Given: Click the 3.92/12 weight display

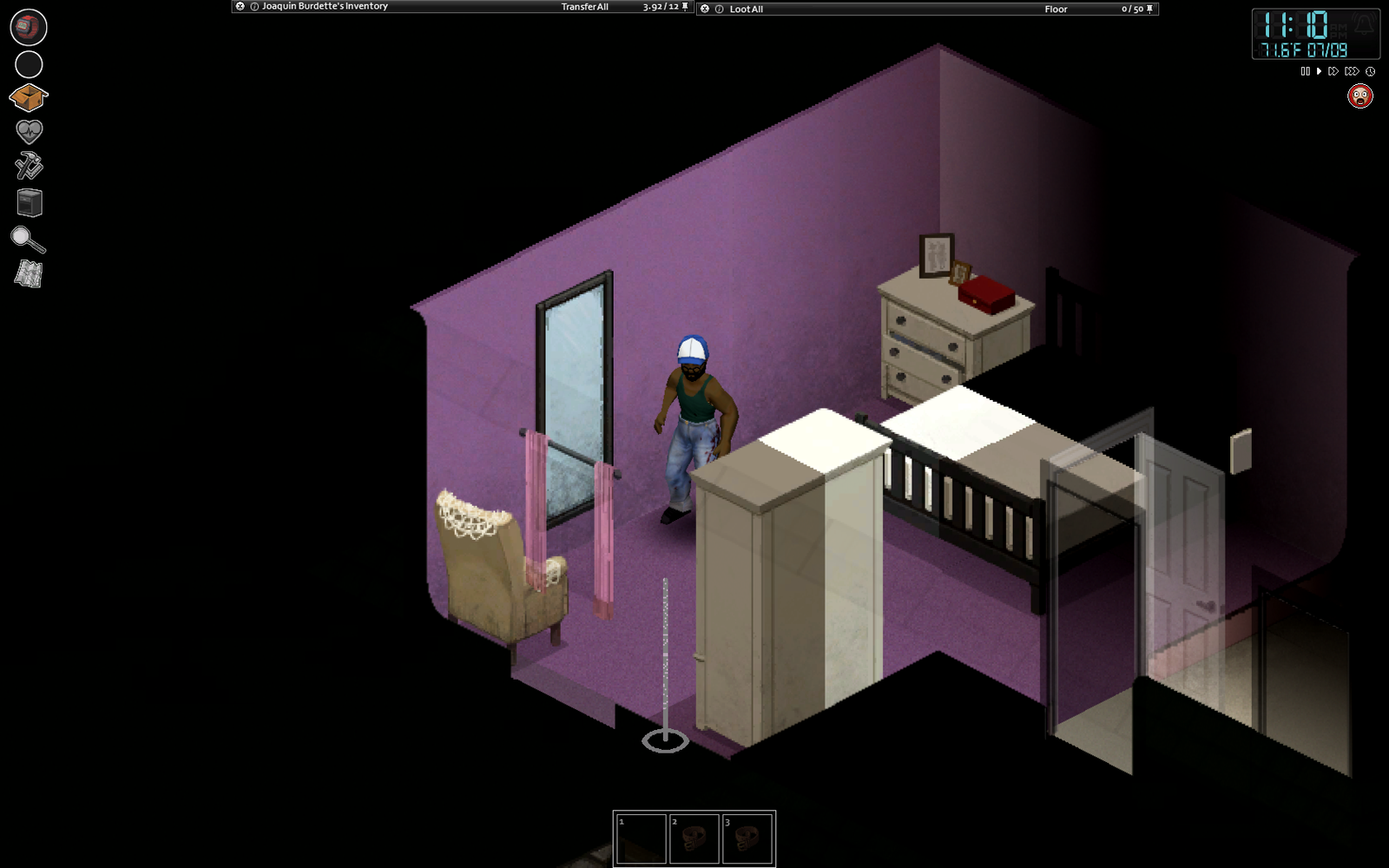Looking at the screenshot, I should click(x=660, y=6).
